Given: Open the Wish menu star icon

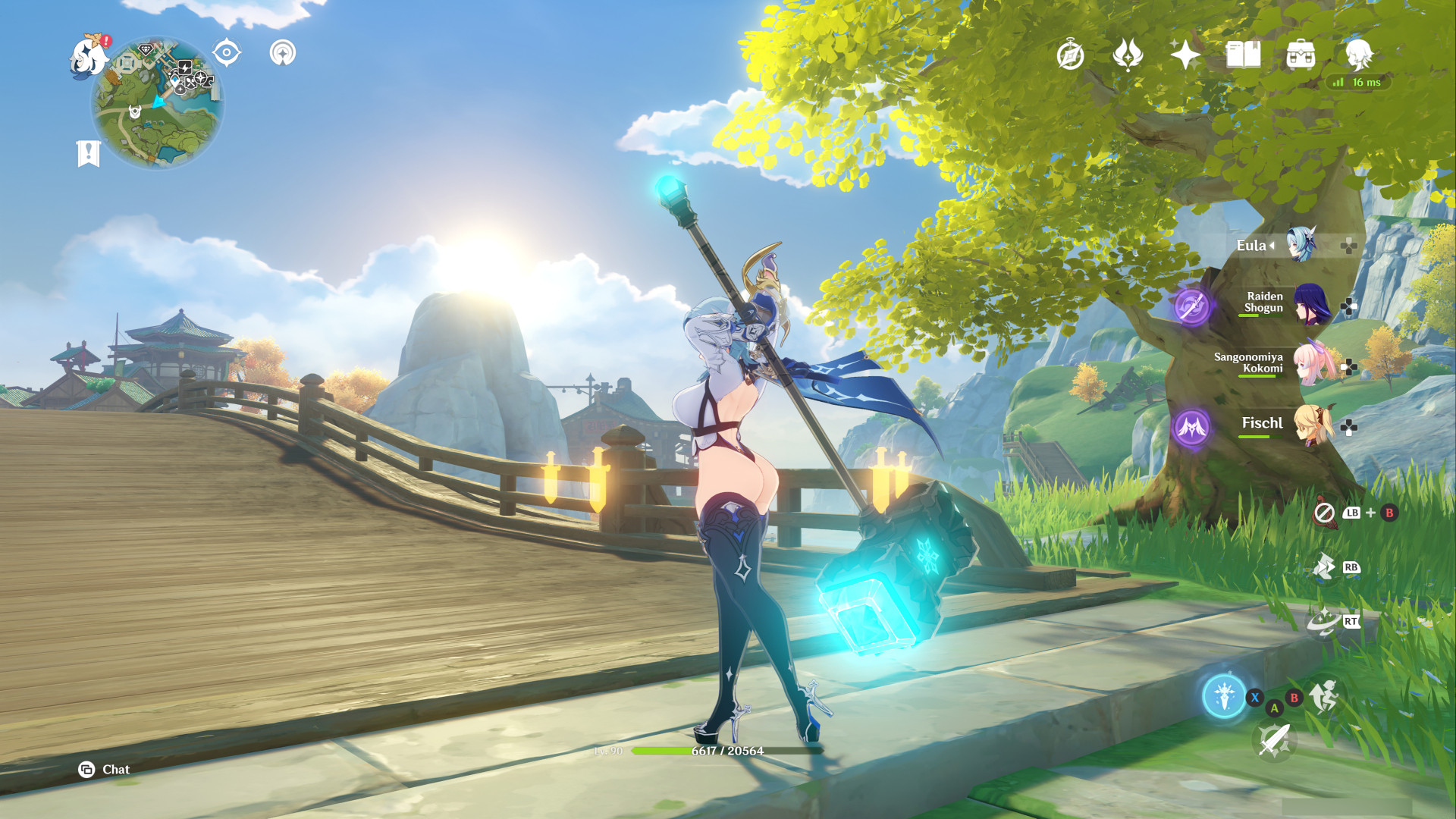Looking at the screenshot, I should 1184,55.
